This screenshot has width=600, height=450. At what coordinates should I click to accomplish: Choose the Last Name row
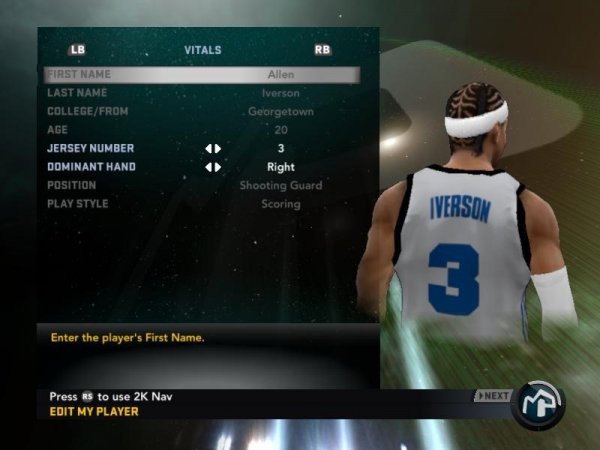click(200, 93)
